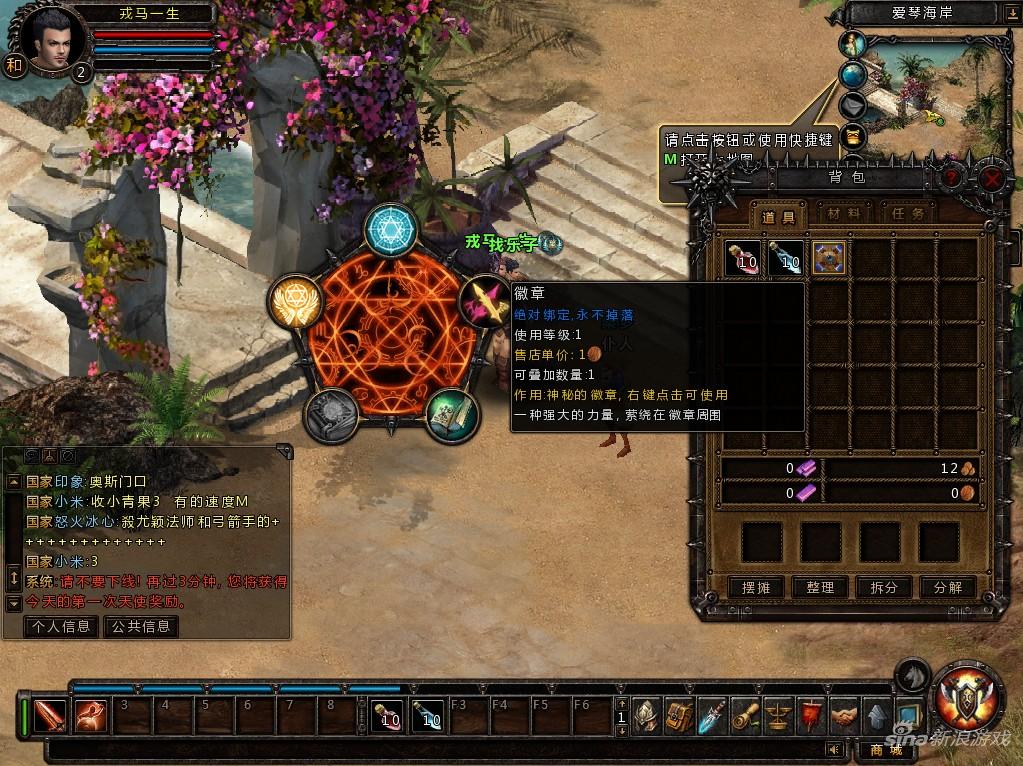Viewport: 1023px width, 766px height.
Task: Close the backpack window
Action: (x=990, y=178)
